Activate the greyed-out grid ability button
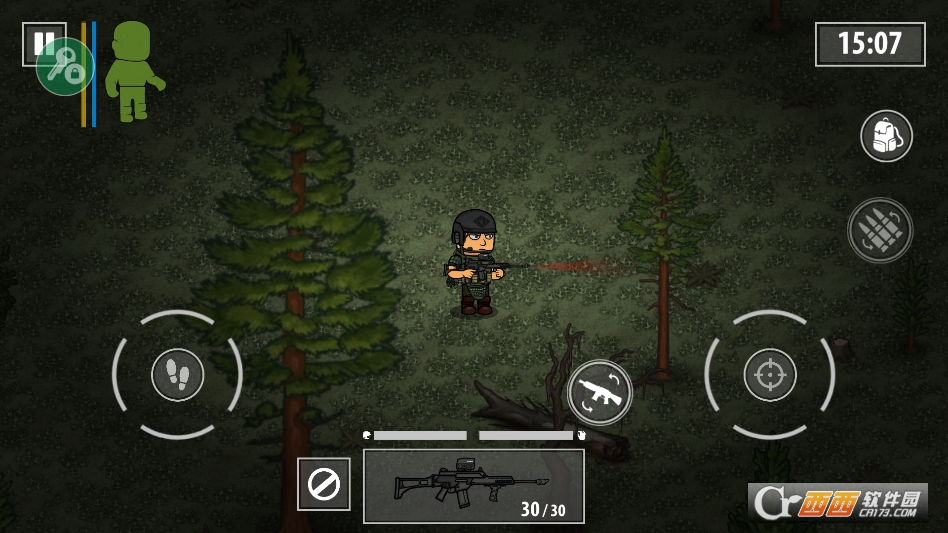This screenshot has height=533, width=948. click(x=880, y=230)
